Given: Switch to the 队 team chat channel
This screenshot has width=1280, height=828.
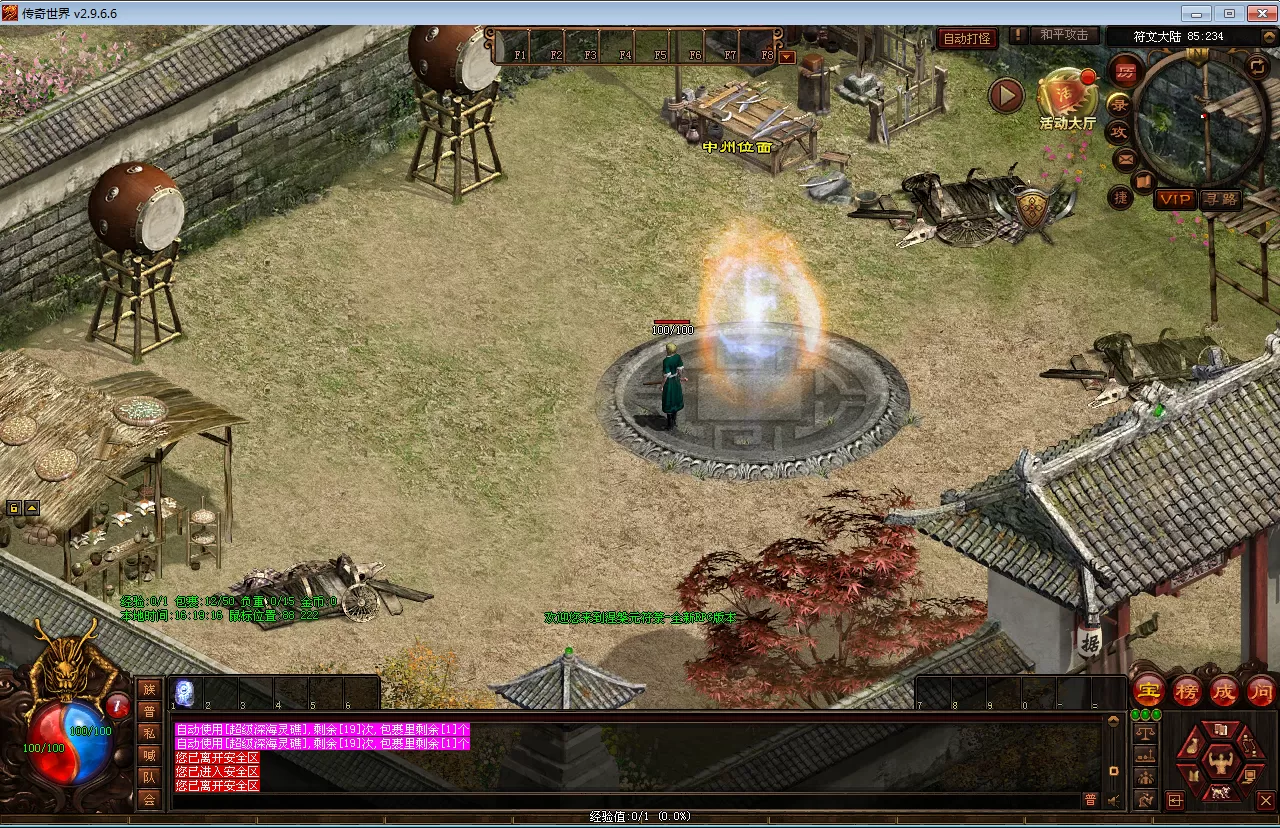Looking at the screenshot, I should (149, 777).
